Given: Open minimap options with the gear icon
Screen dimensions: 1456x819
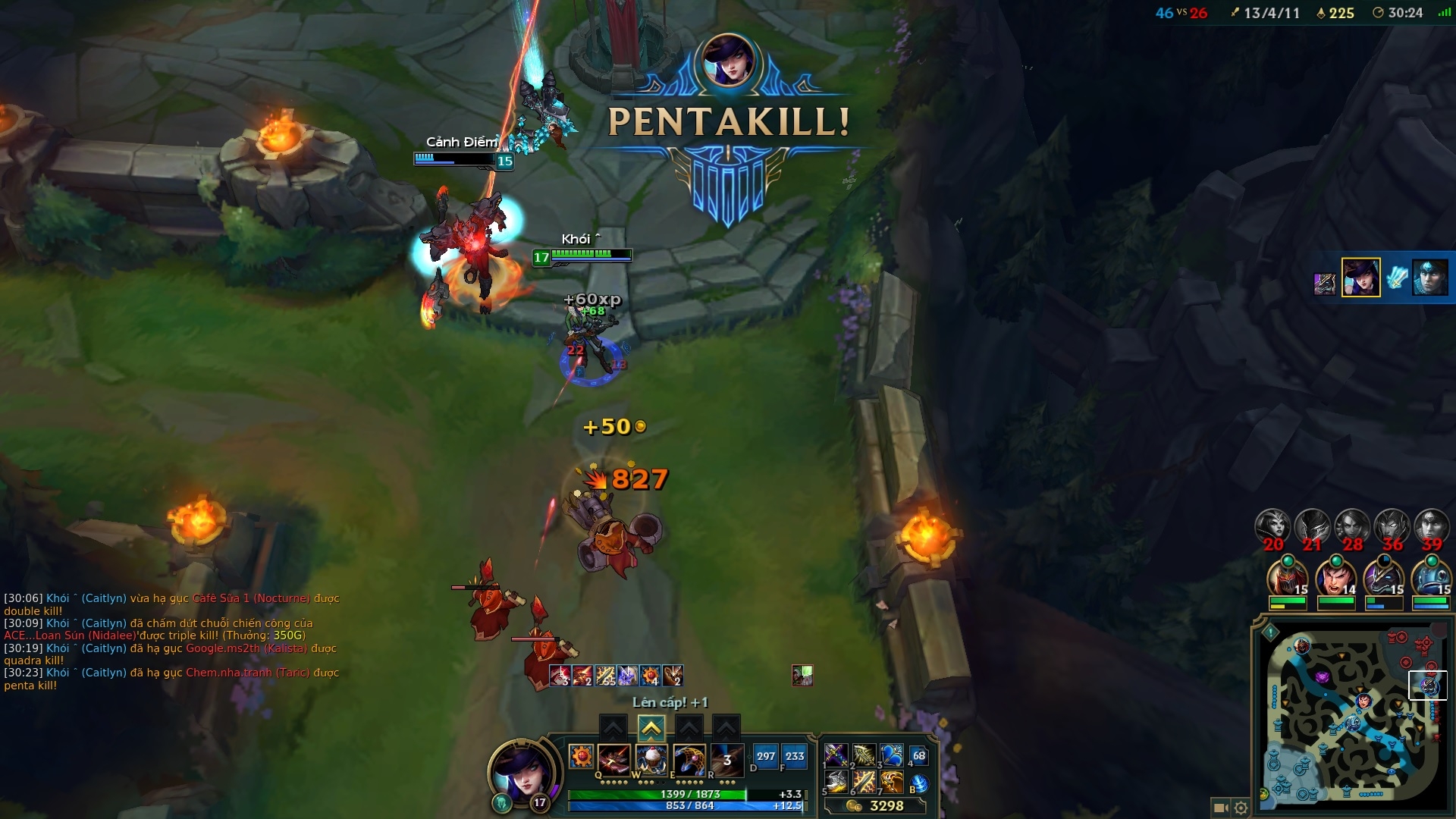Looking at the screenshot, I should click(1241, 808).
